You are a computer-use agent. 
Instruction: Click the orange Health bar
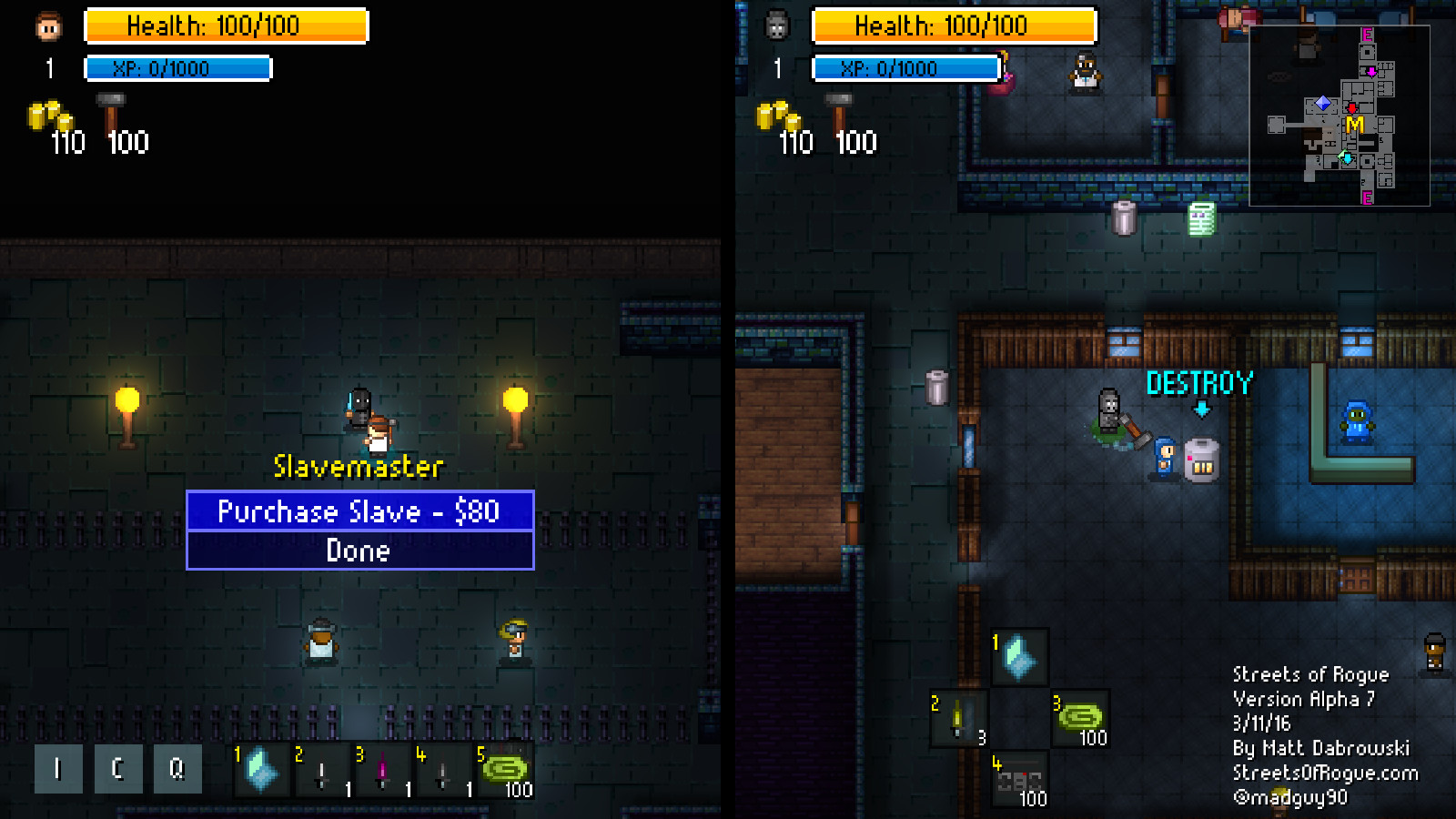pyautogui.click(x=224, y=25)
